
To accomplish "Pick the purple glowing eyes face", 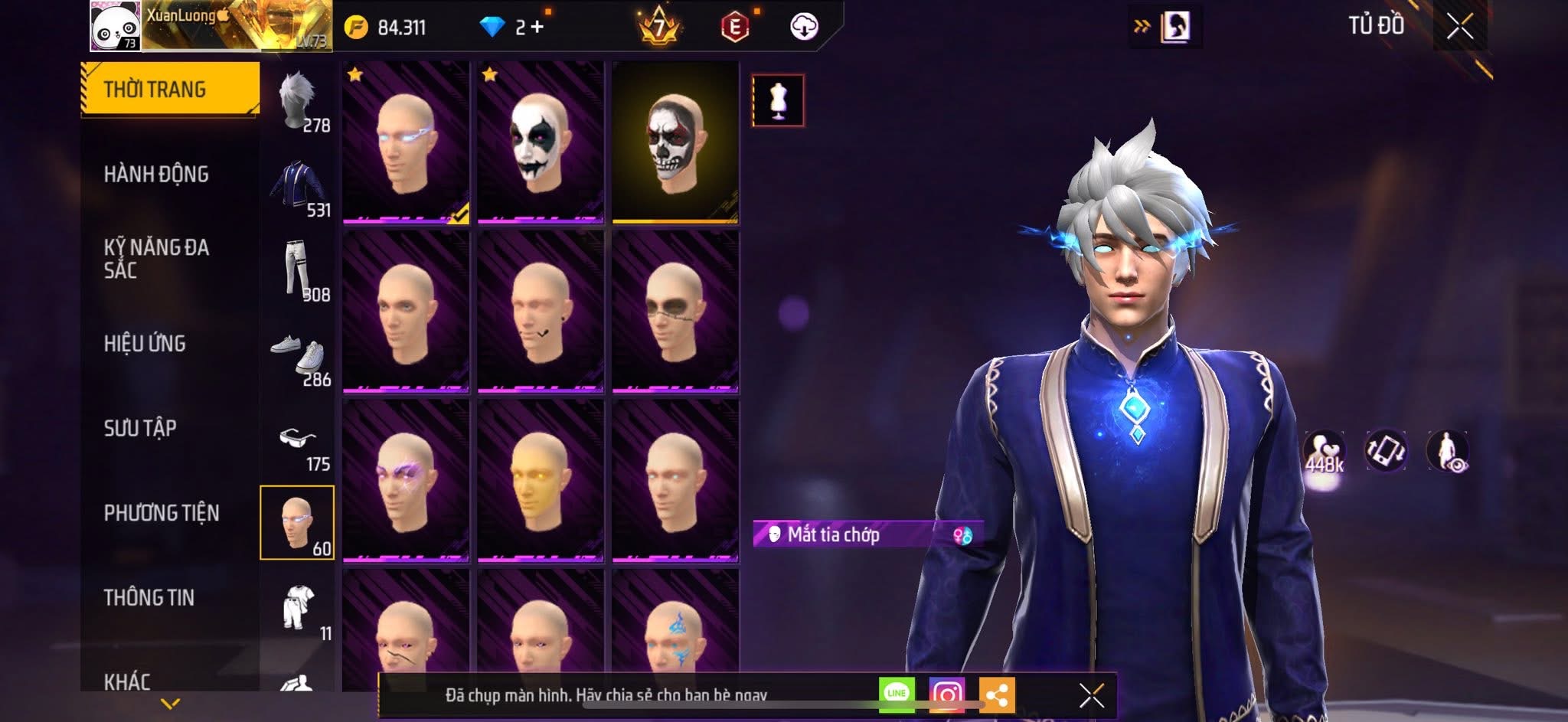I will [x=406, y=481].
